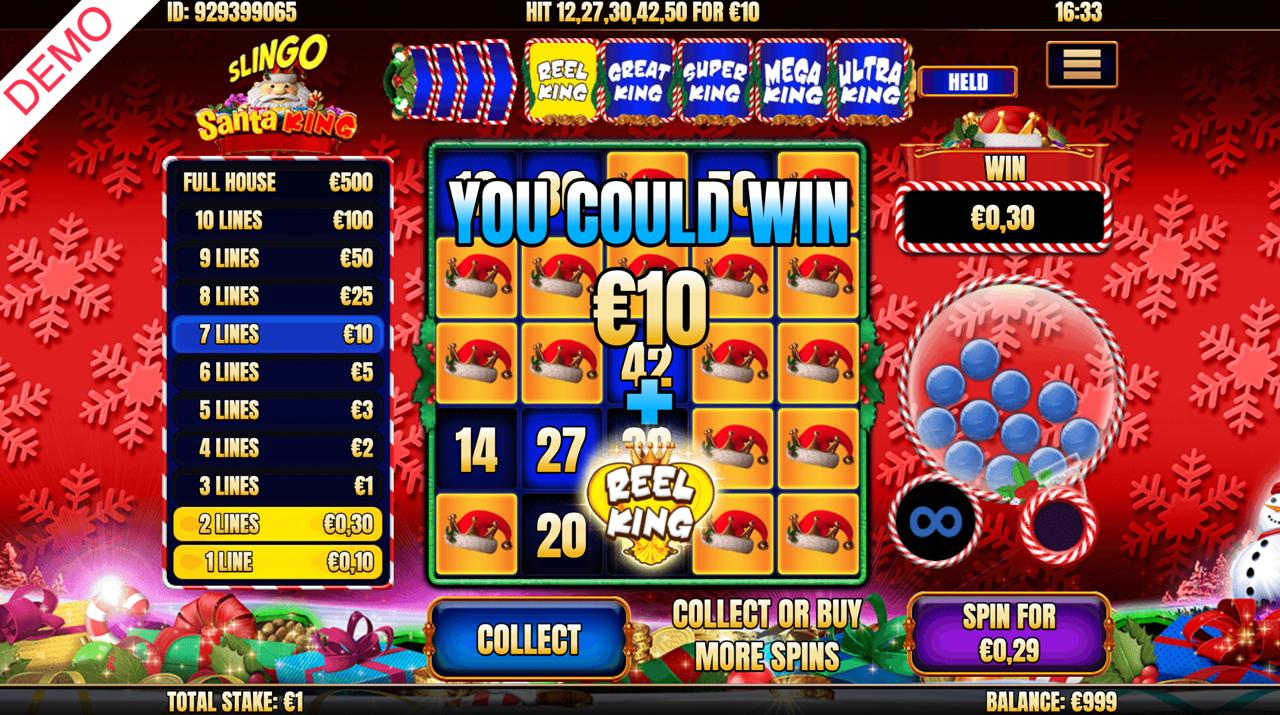
Task: Choose the Super King reel symbol
Action: click(x=715, y=80)
